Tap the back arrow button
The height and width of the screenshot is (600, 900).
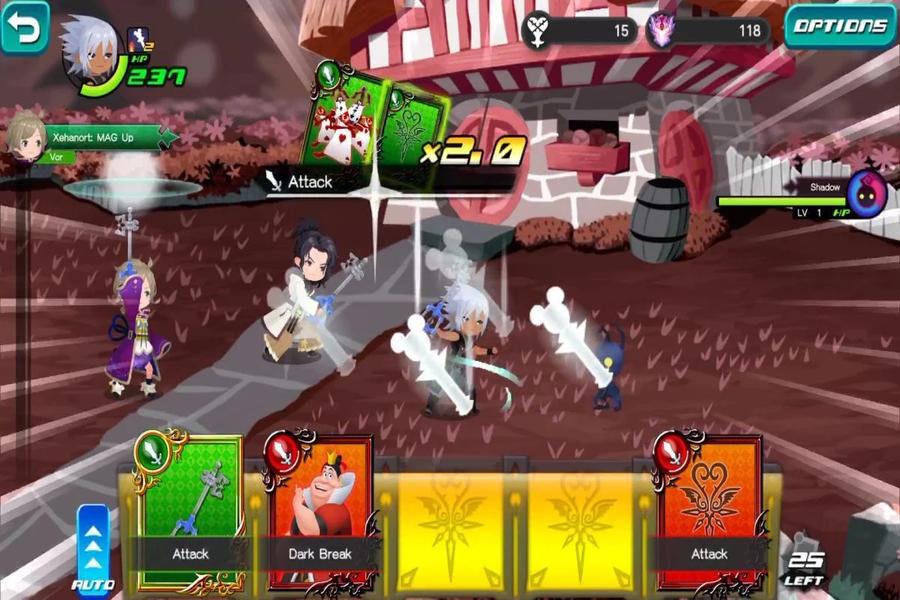[24, 26]
